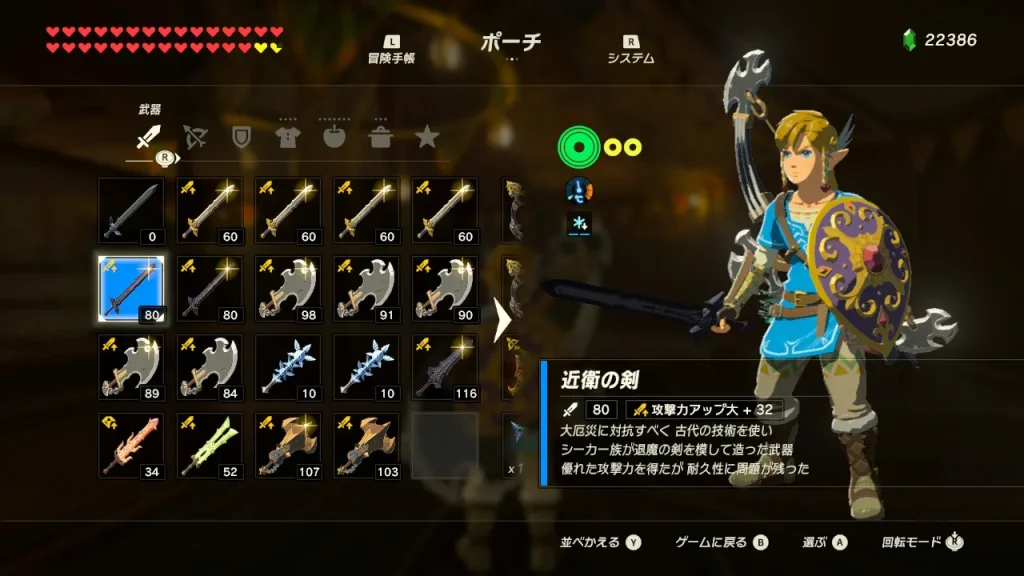
Task: Select the axe with attack 98
Action: tap(288, 289)
